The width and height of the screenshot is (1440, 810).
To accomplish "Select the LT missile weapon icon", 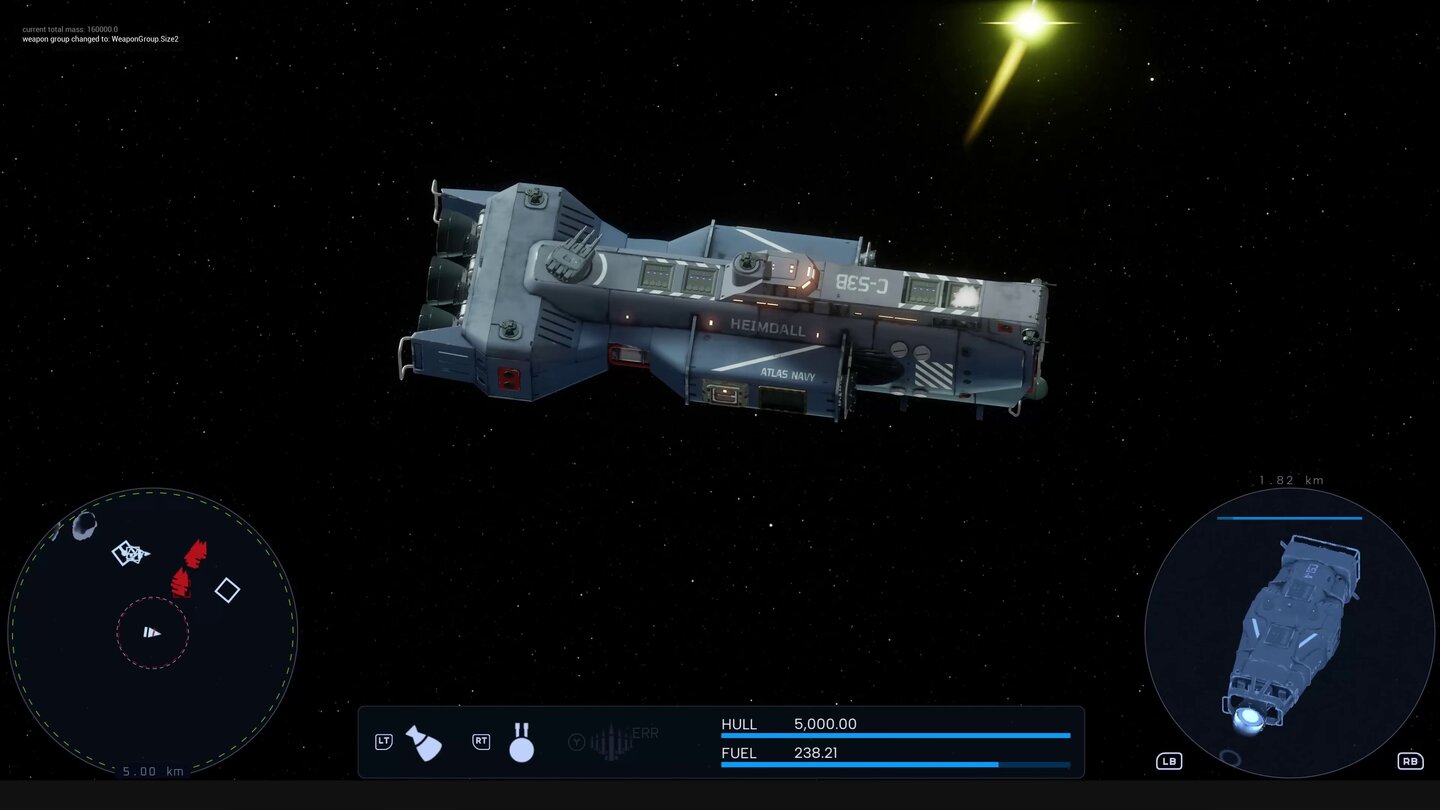I will click(x=424, y=742).
